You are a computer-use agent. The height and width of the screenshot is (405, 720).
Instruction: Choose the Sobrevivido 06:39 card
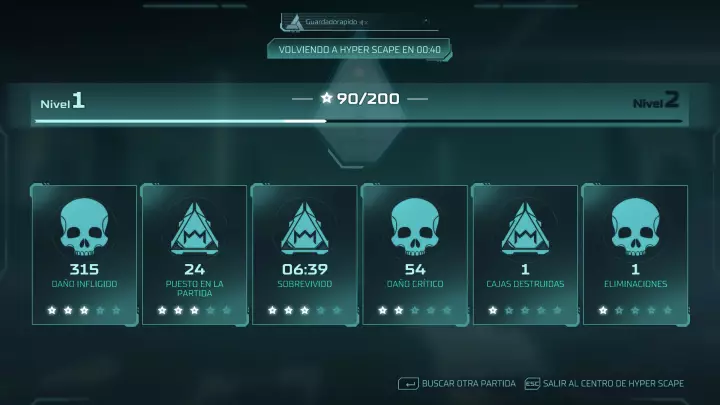tap(304, 255)
